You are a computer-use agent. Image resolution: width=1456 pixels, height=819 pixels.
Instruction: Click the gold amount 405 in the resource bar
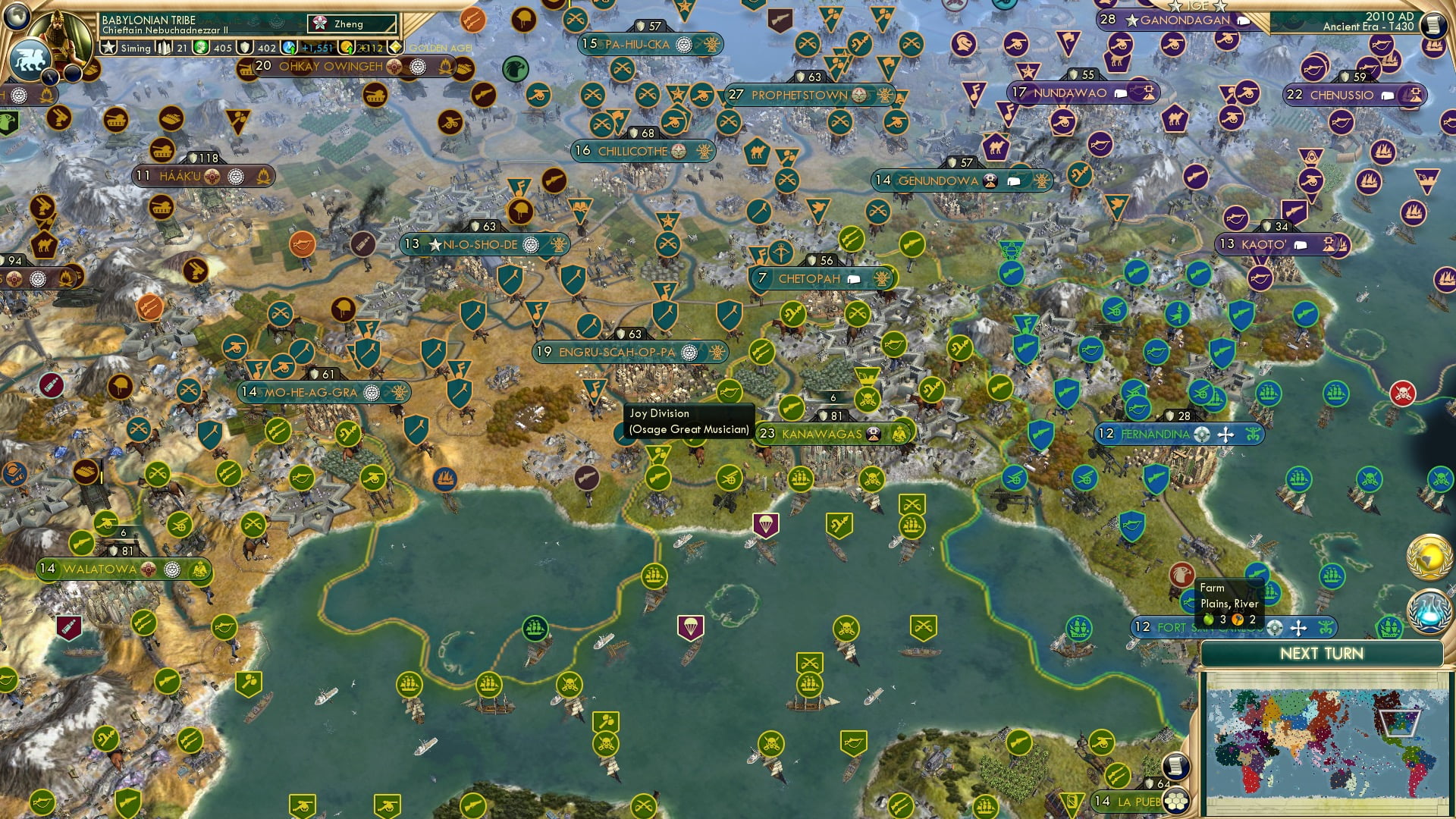click(x=223, y=47)
